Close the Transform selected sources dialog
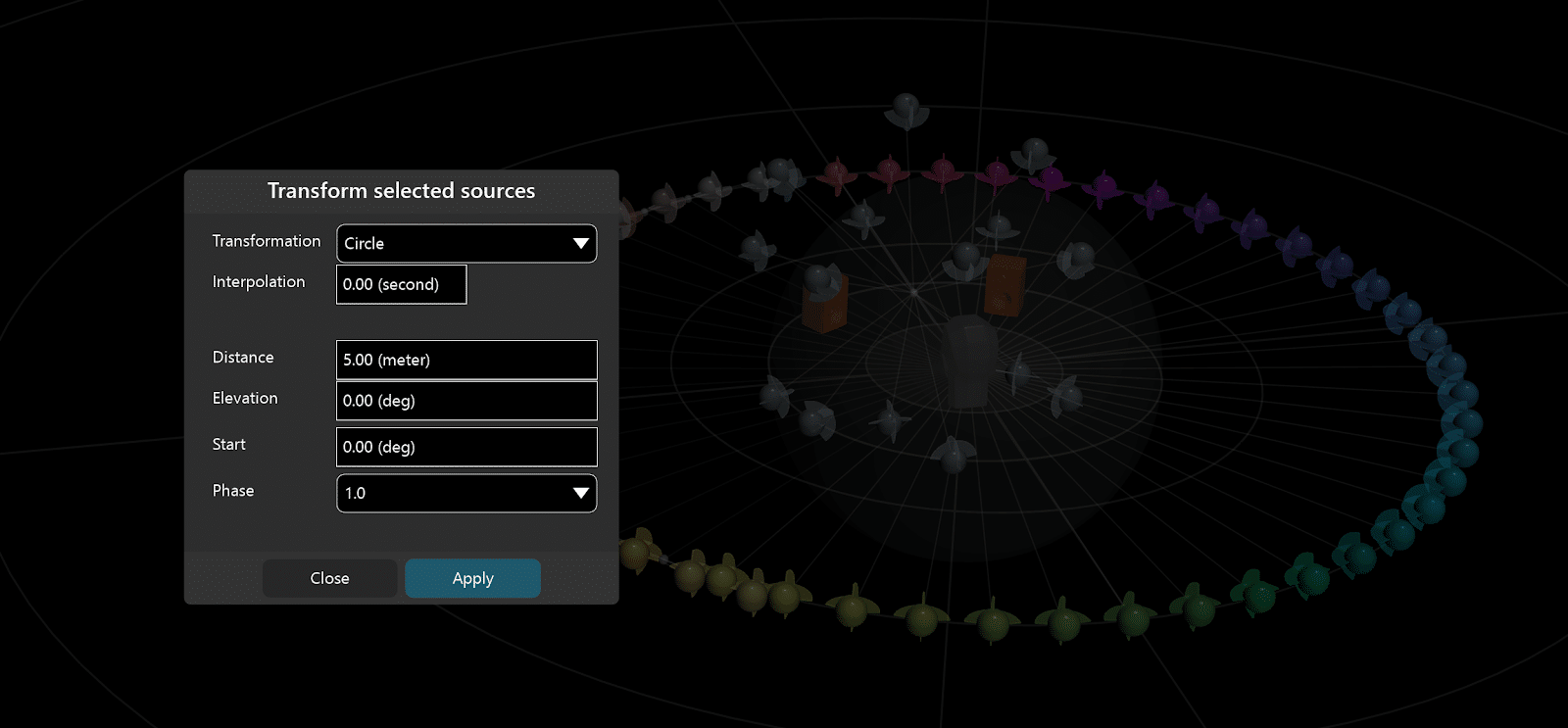The height and width of the screenshot is (728, 1568). 329,578
